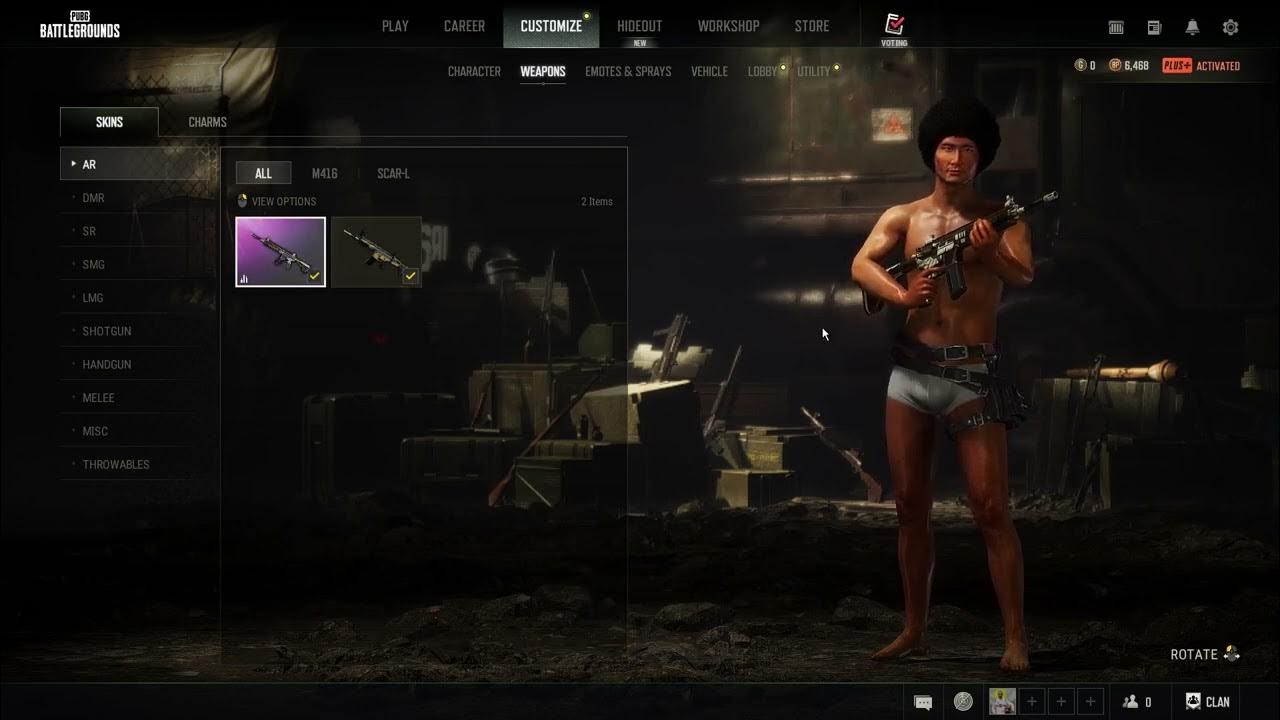Open the Clan panel
The image size is (1280, 720).
[x=1207, y=702]
